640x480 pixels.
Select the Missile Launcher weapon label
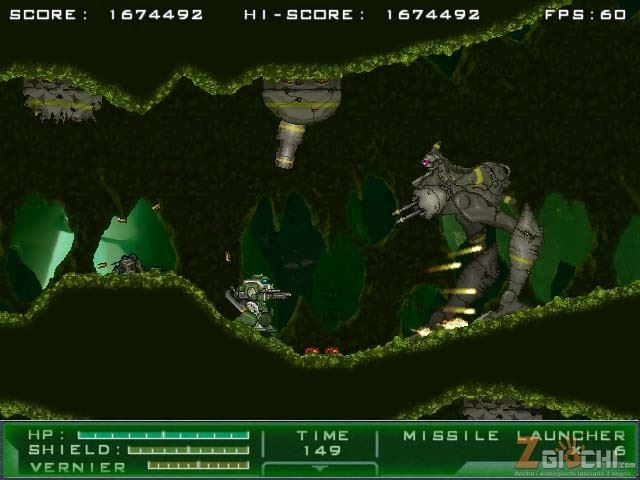514,436
